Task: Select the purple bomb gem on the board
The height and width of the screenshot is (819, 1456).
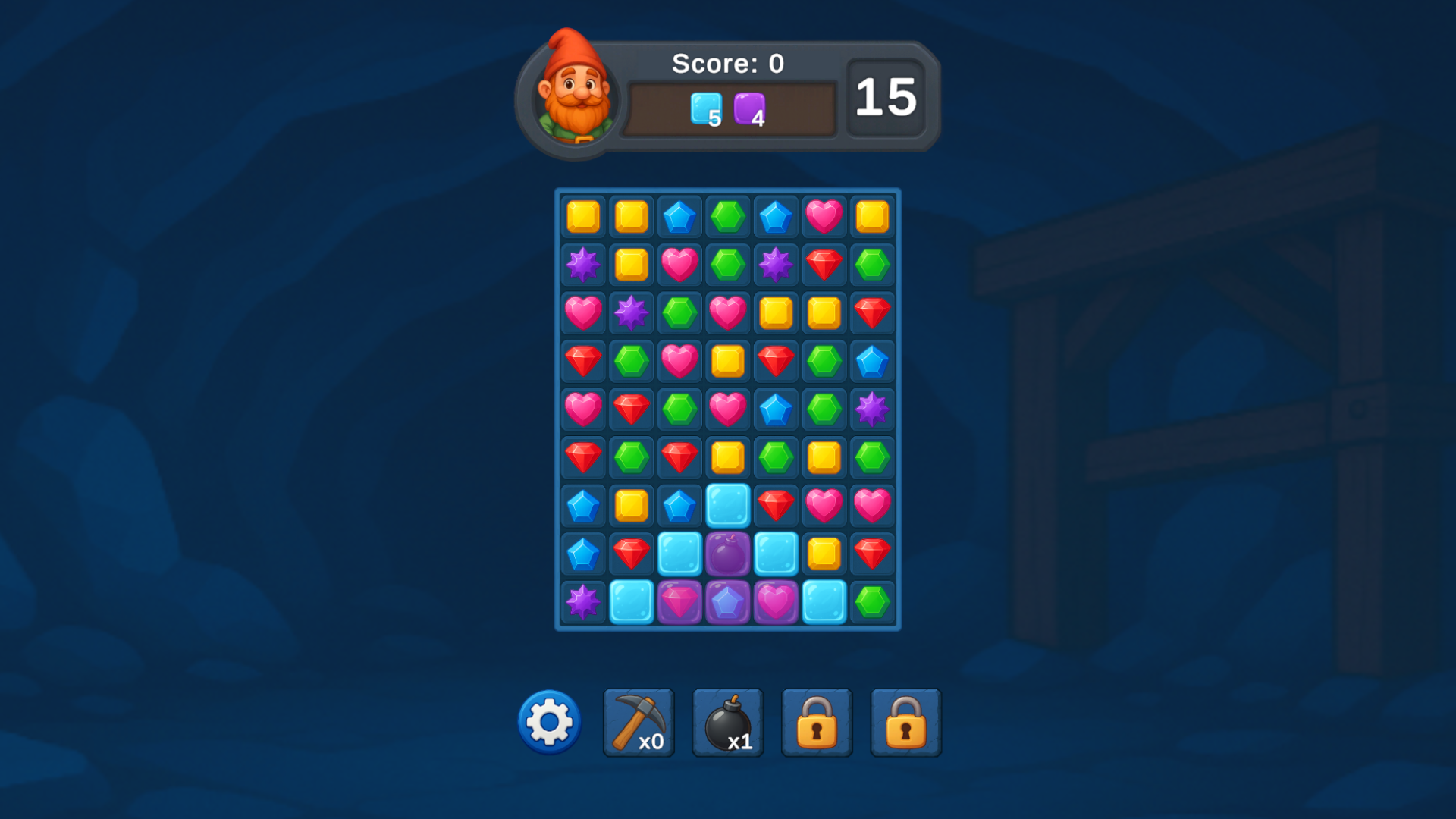Action: pyautogui.click(x=728, y=553)
